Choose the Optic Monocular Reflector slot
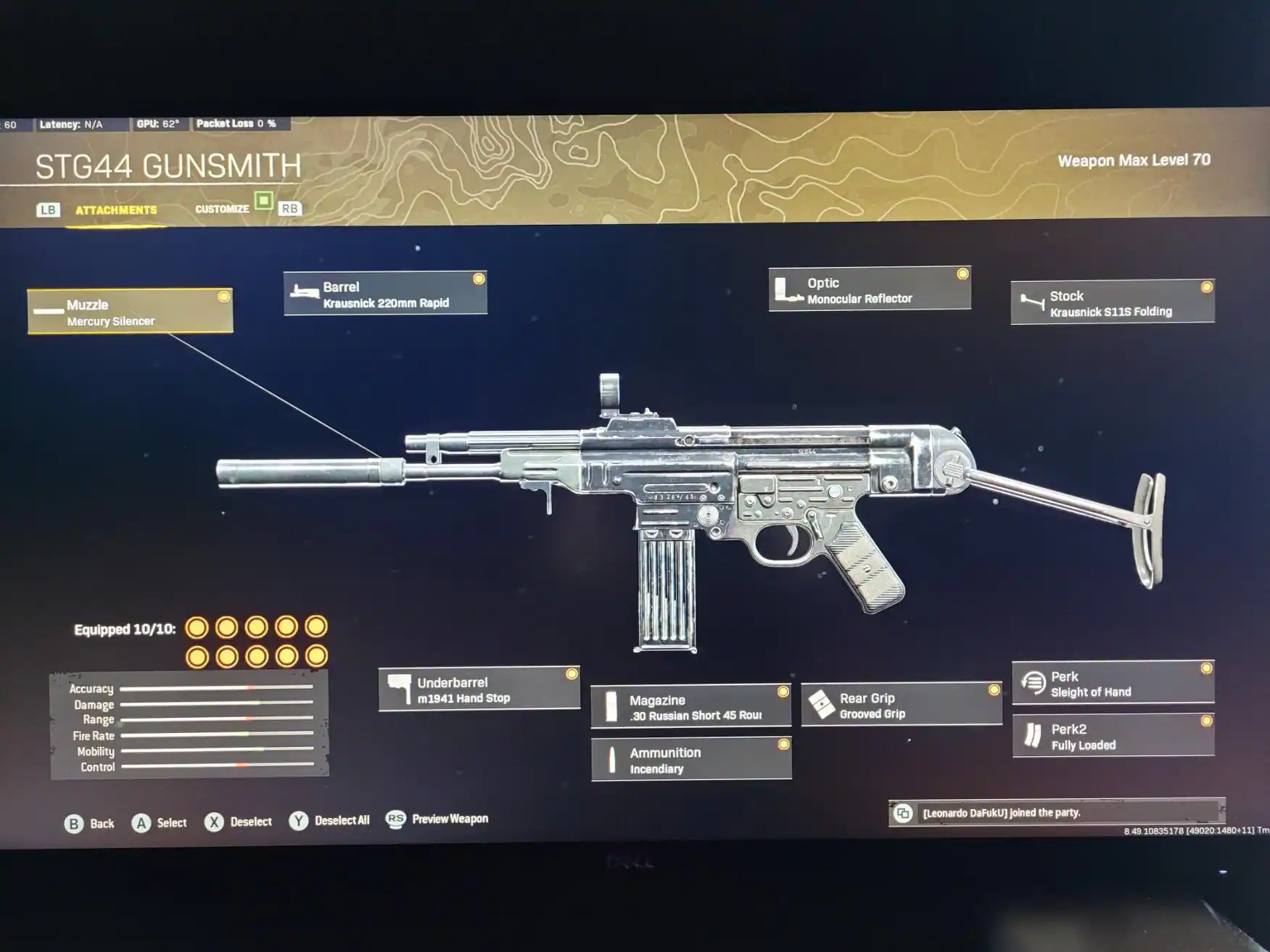 pyautogui.click(x=869, y=289)
